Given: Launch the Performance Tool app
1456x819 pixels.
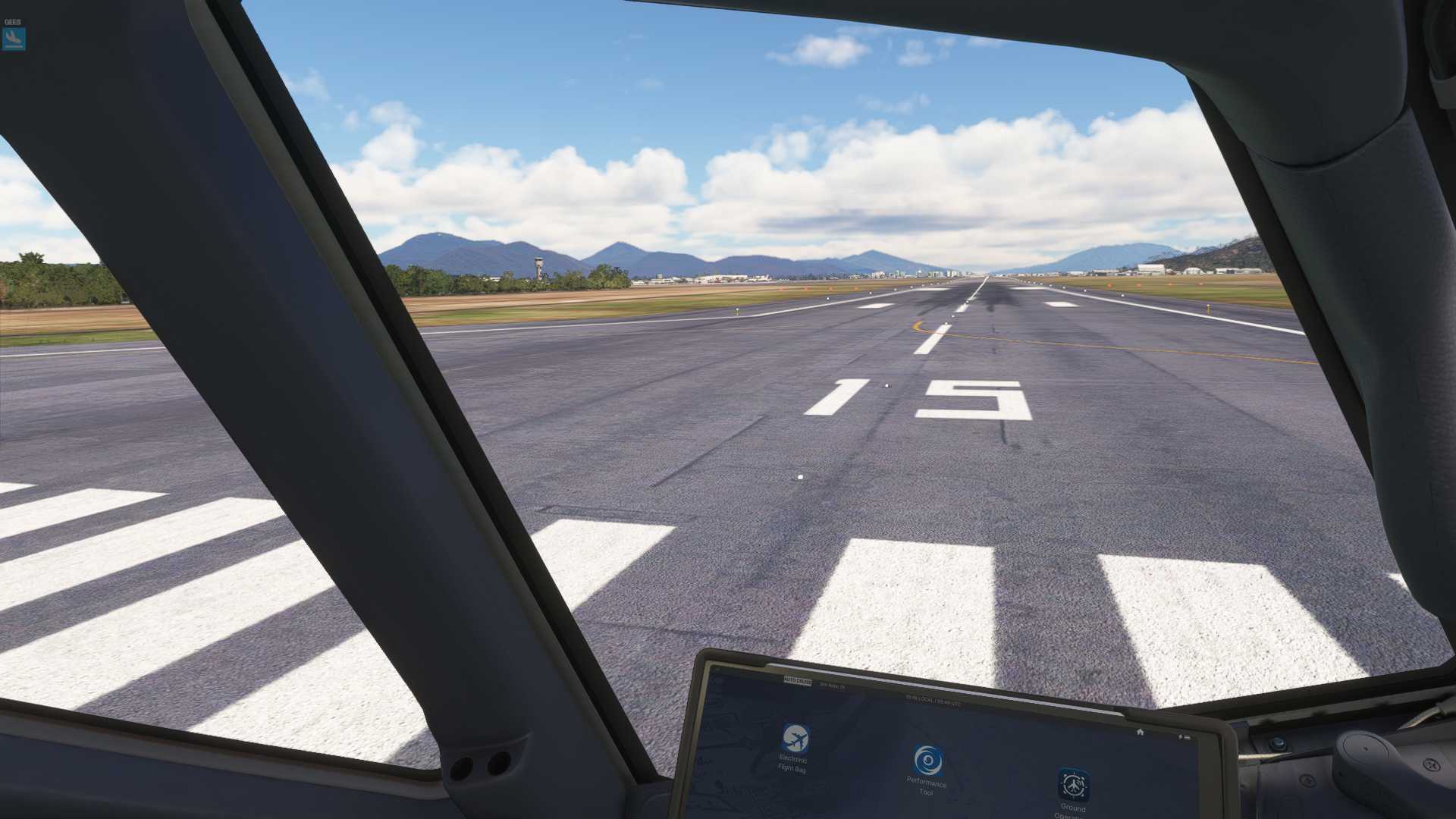Looking at the screenshot, I should pos(927,761).
